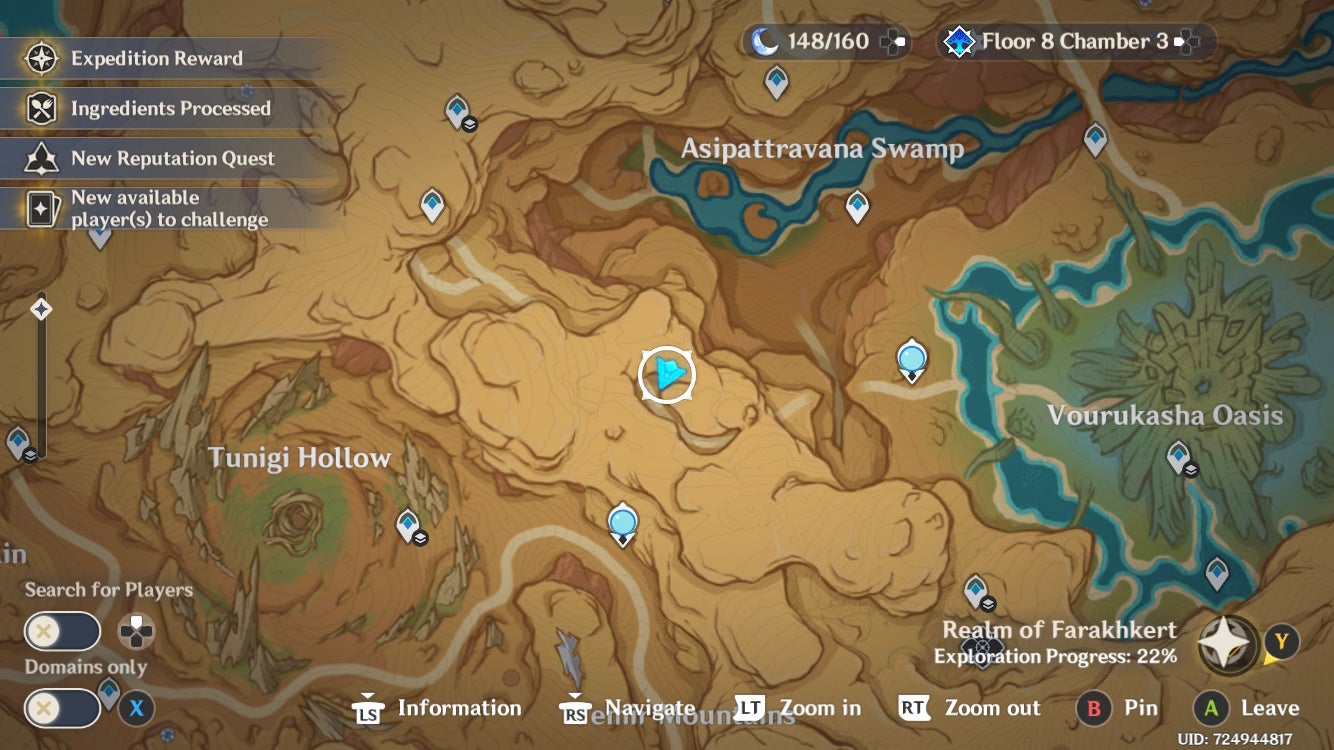Click the teleport waypoint in Asipattravana Swamp
The width and height of the screenshot is (1334, 750).
pos(857,203)
